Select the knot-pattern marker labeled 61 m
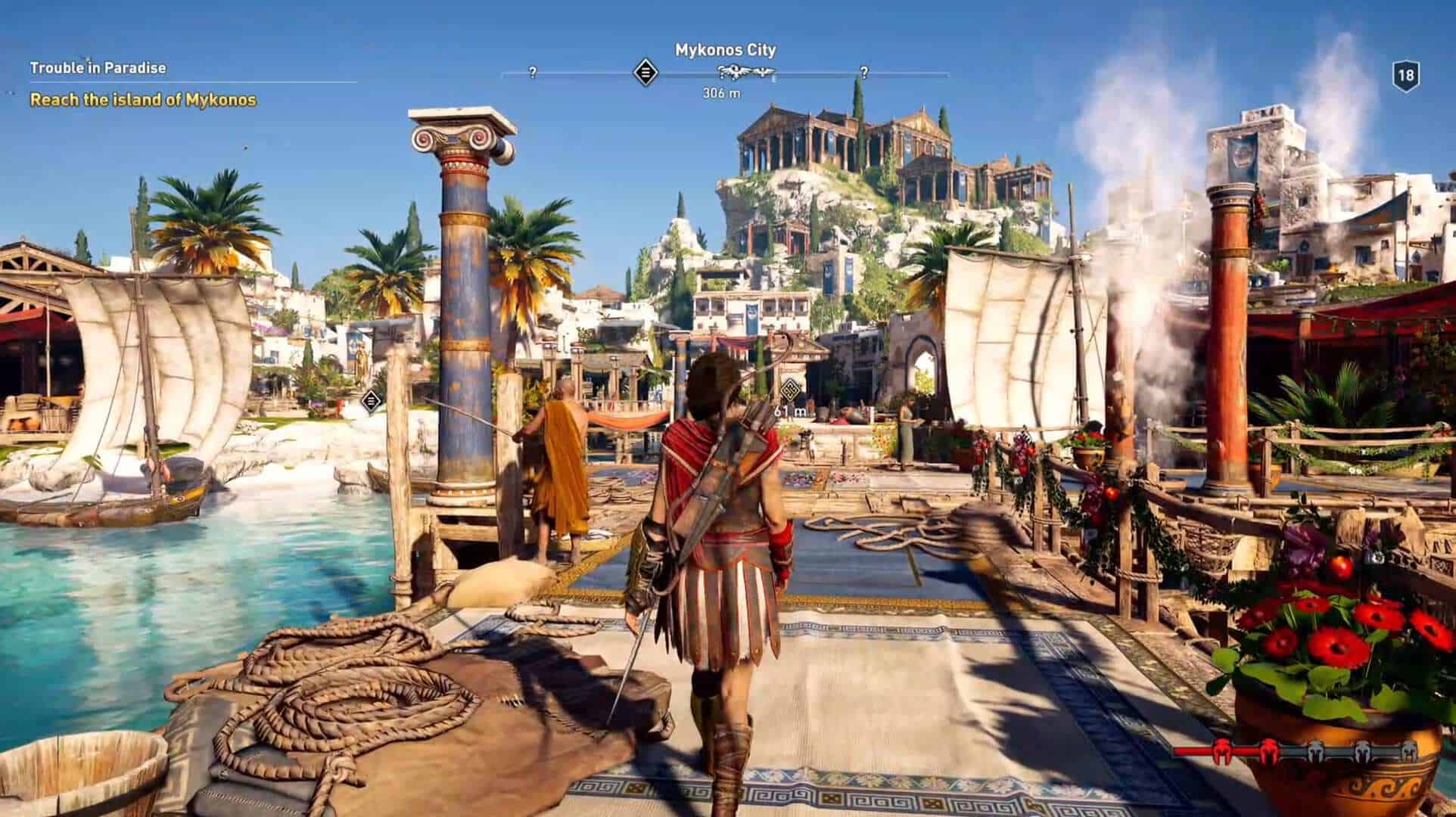 click(791, 390)
